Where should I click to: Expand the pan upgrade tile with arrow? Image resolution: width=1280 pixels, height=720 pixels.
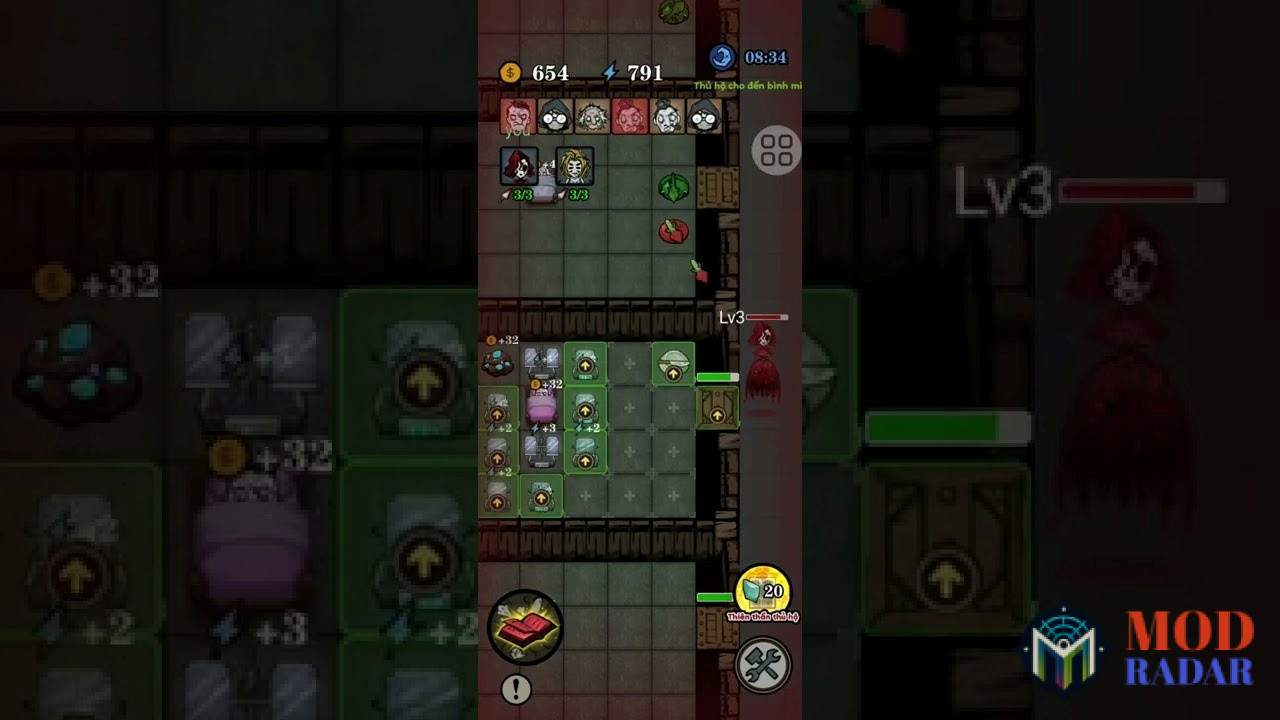[673, 366]
